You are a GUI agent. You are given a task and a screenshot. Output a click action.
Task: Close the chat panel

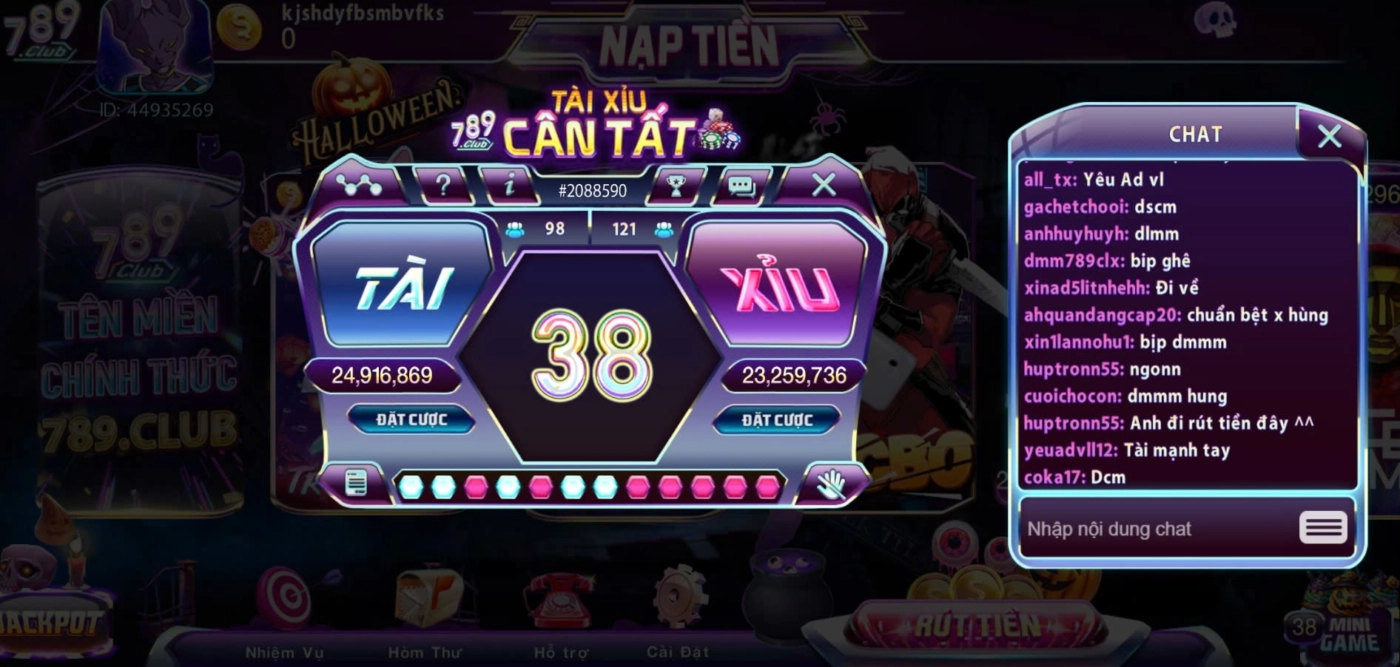tap(1329, 136)
